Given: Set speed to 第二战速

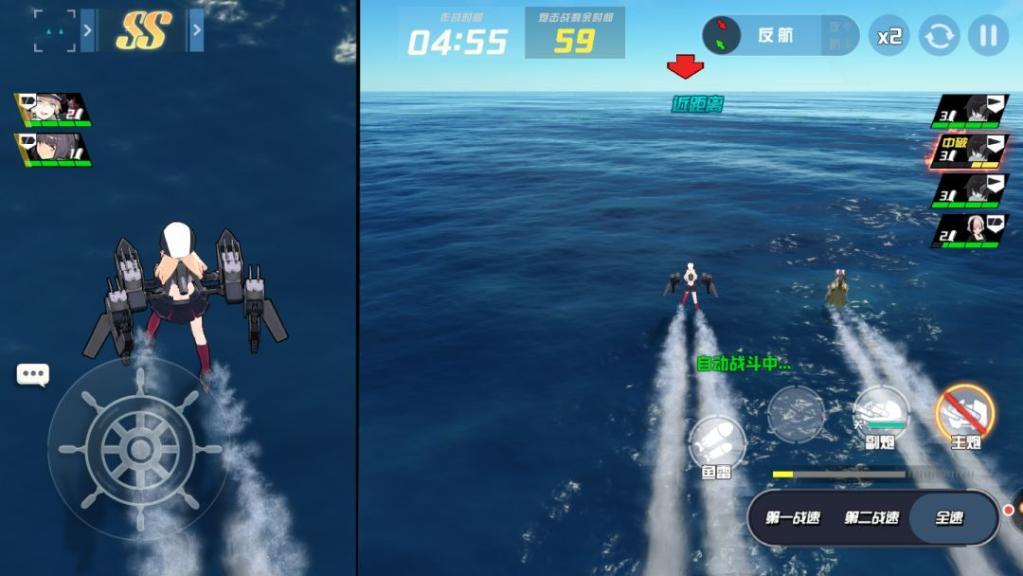Looking at the screenshot, I should click(871, 518).
